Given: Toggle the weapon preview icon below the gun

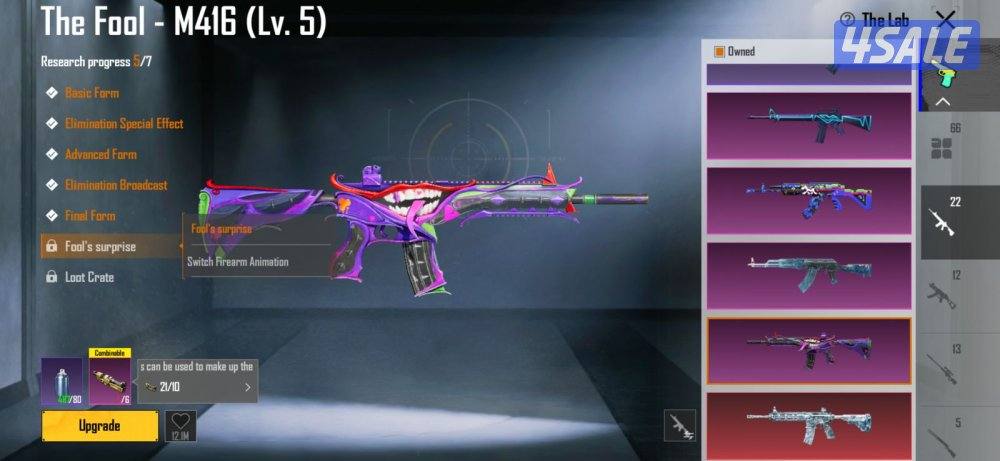Looking at the screenshot, I should coord(680,426).
